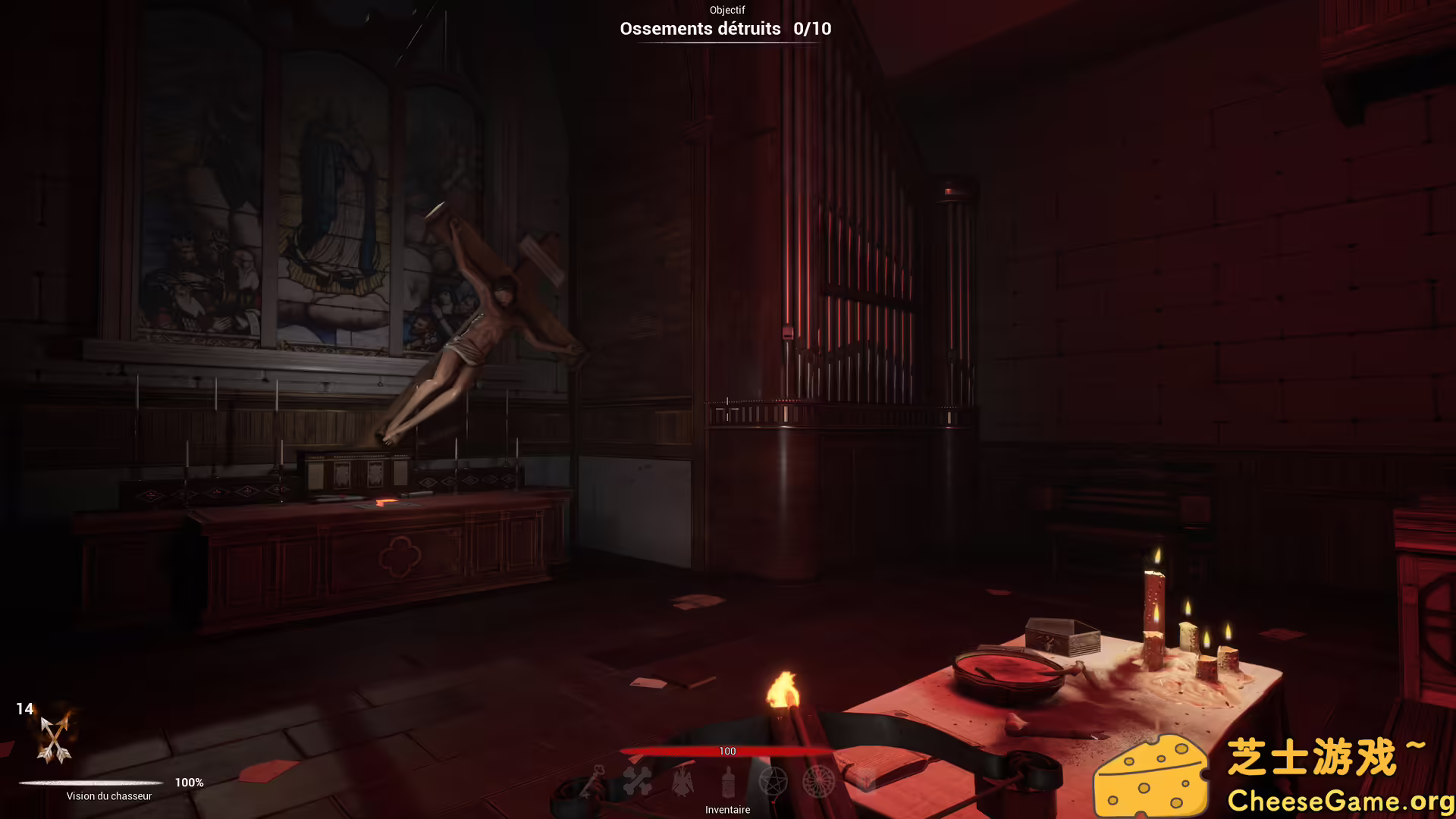Click the Objectif header text
The width and height of the screenshot is (1456, 819).
726,10
